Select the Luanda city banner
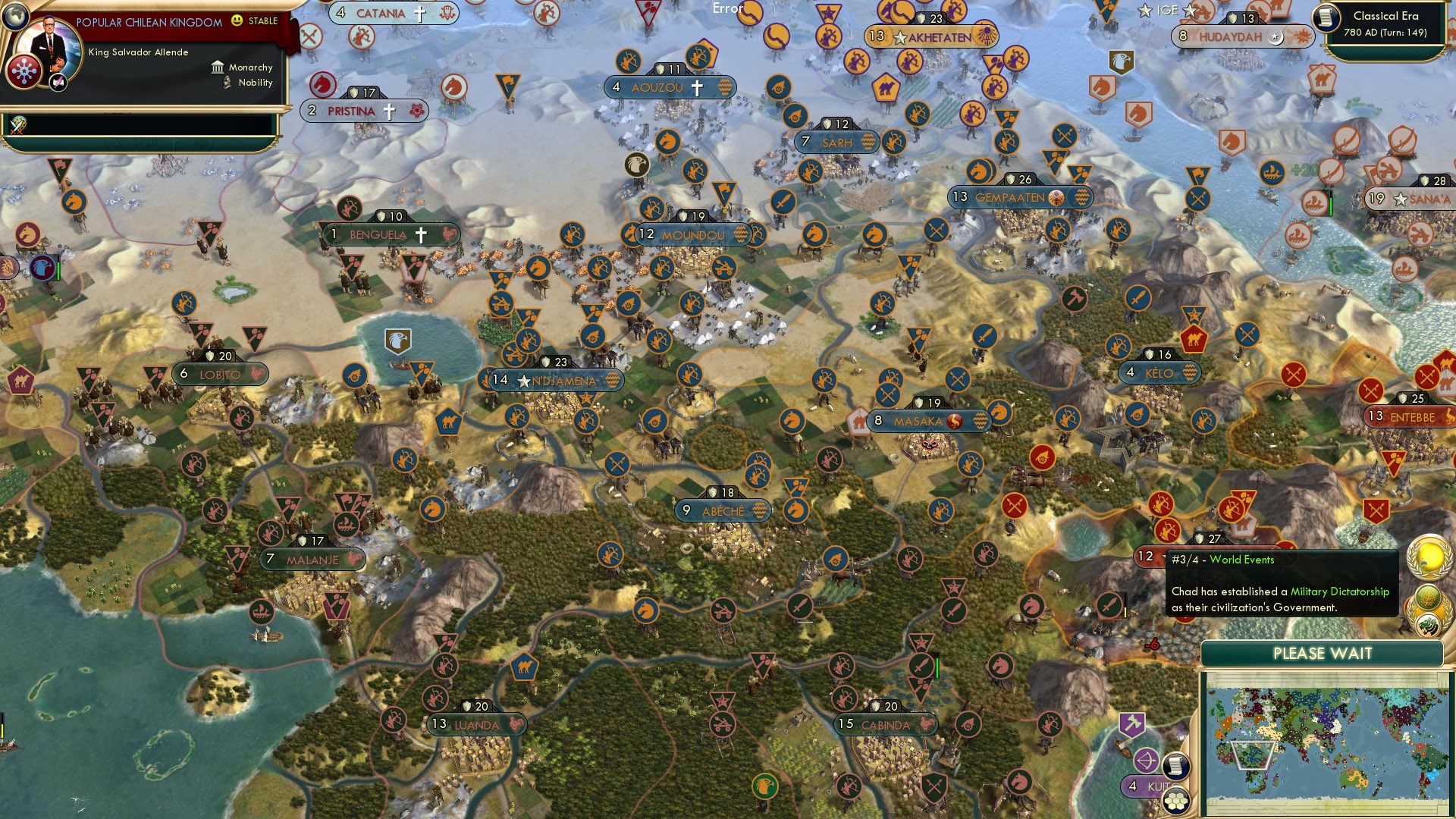The image size is (1456, 819). click(478, 725)
